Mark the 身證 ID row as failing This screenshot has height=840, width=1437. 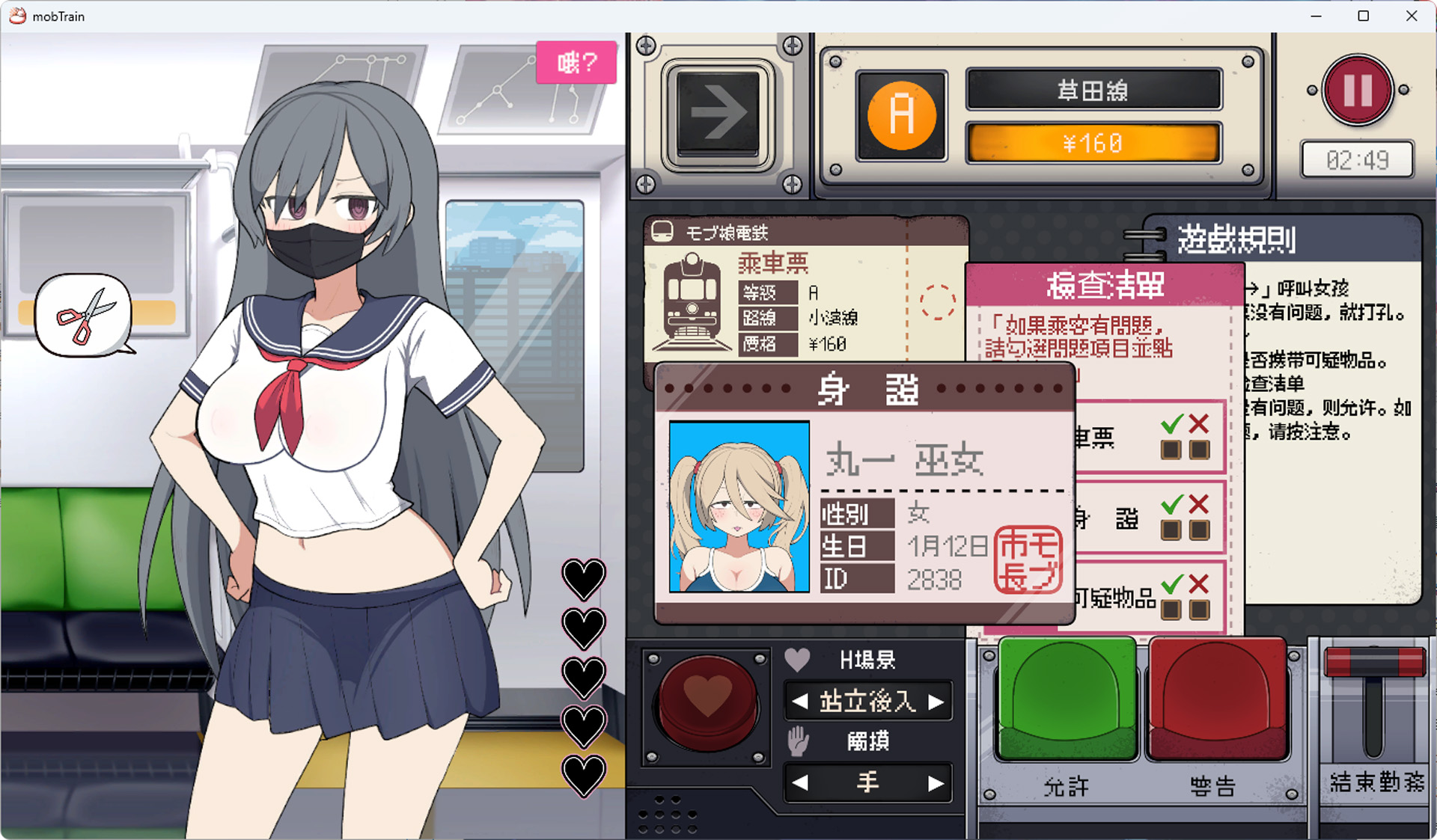pos(1199,530)
